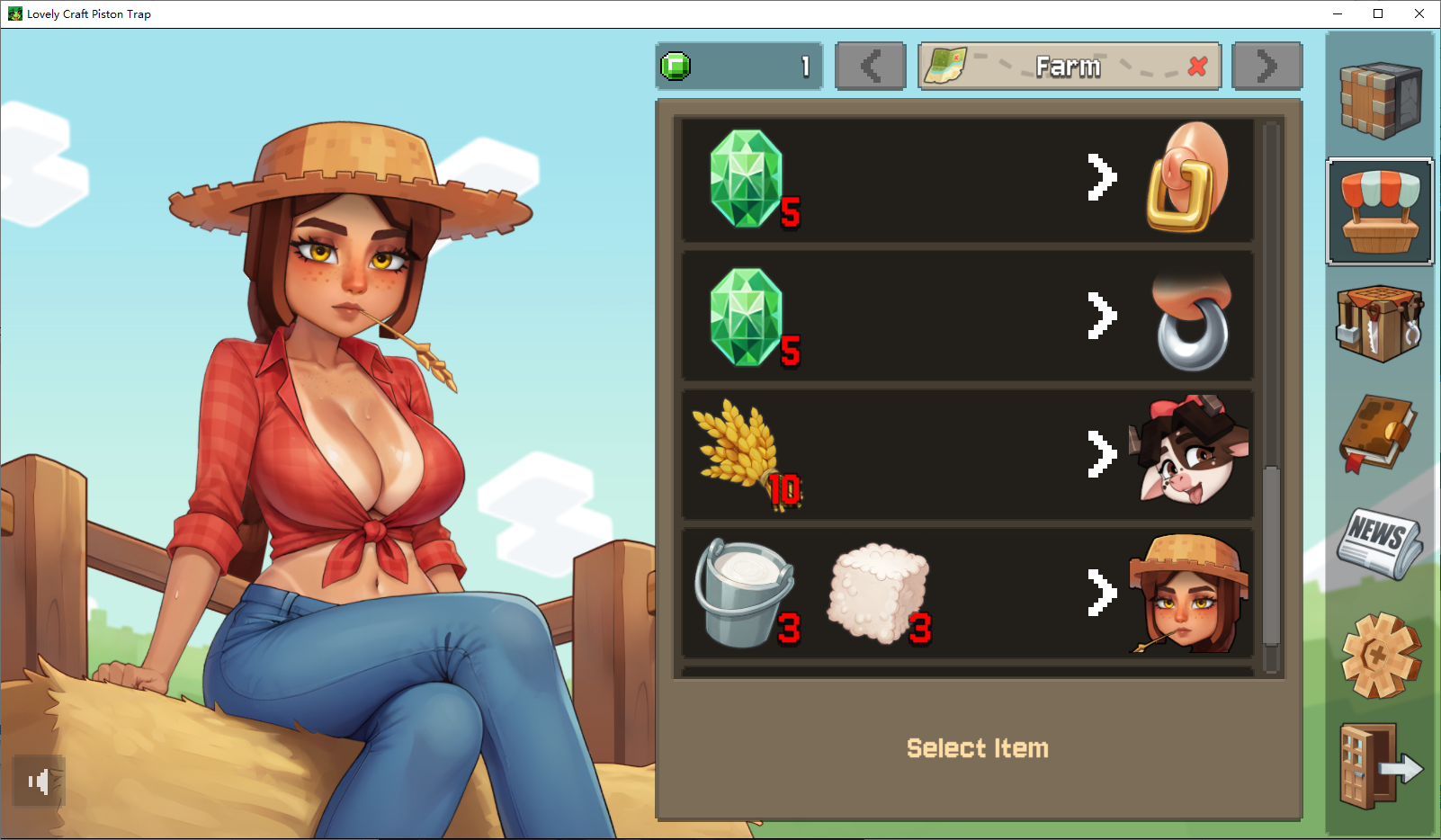The image size is (1441, 840).
Task: Select the gold ring trade offer
Action: coord(967,179)
